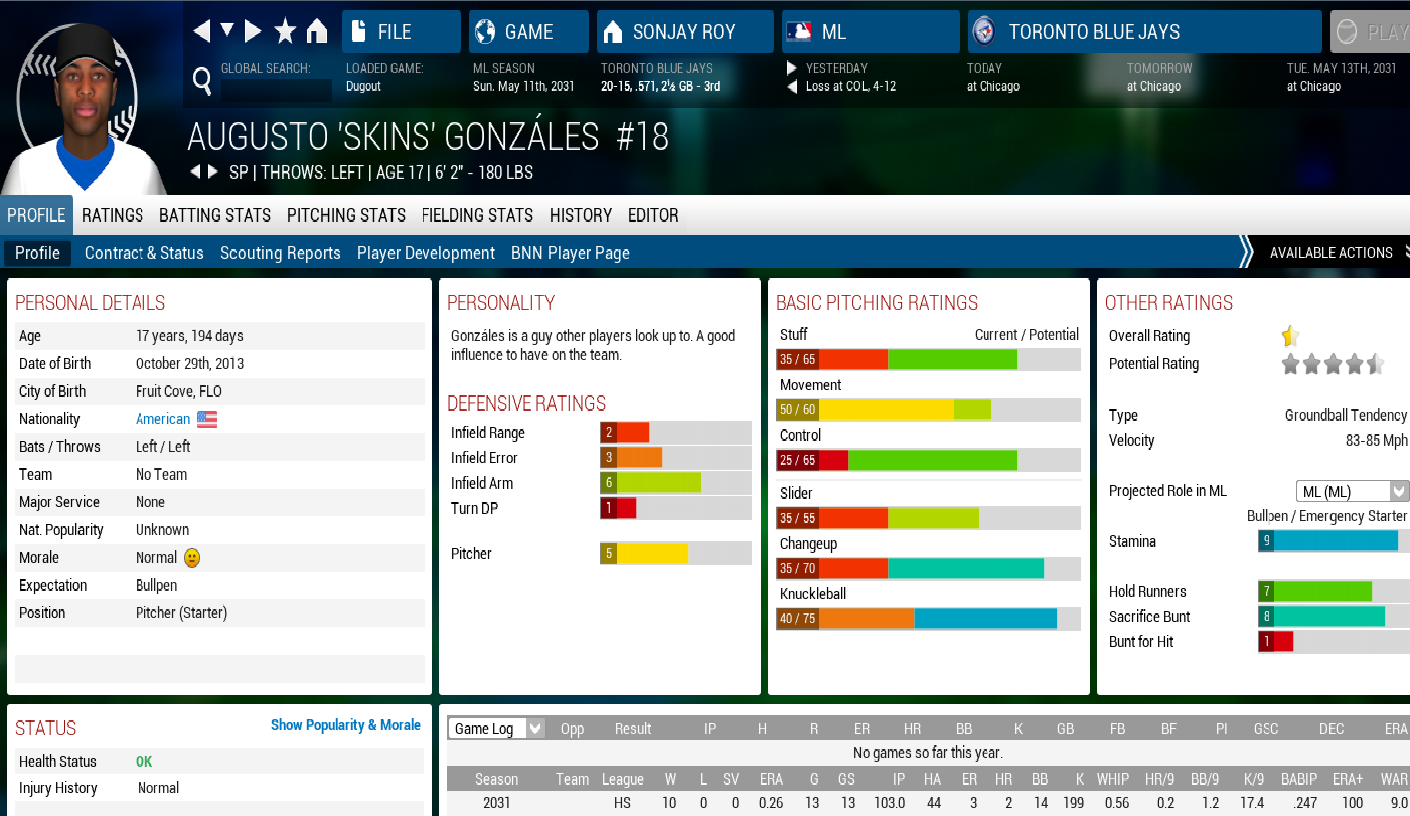Open Available Actions menu
This screenshot has height=816, width=1410.
[x=1330, y=253]
